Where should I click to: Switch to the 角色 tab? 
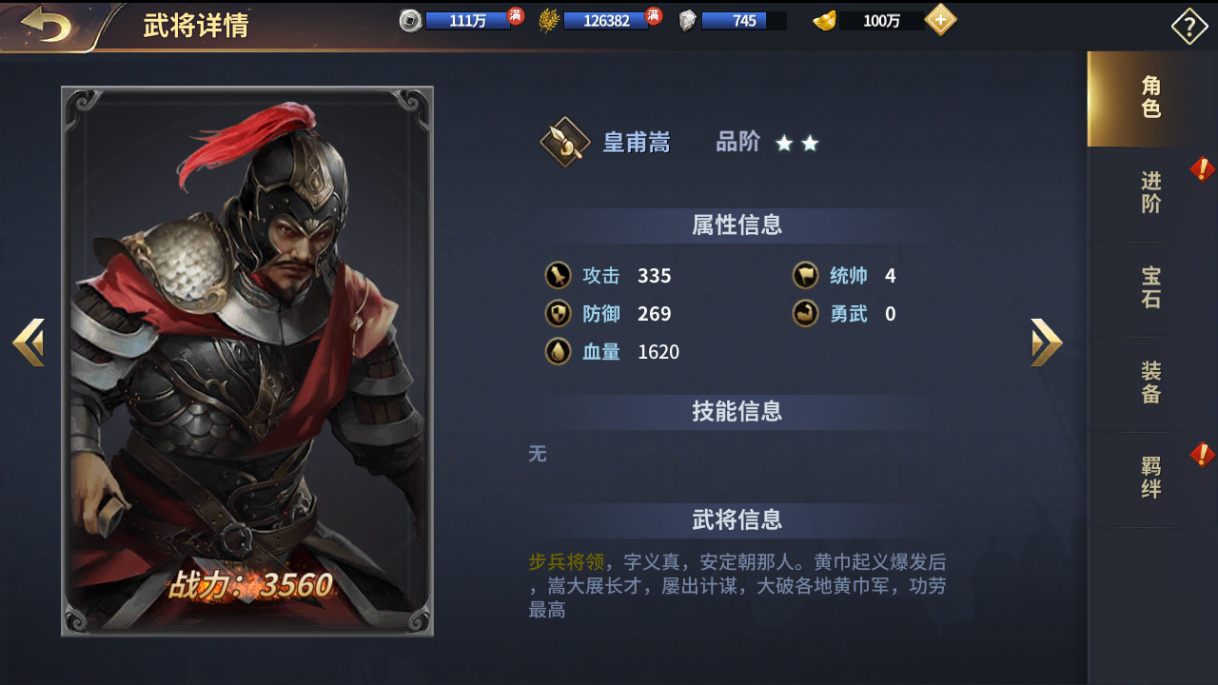tap(1151, 98)
